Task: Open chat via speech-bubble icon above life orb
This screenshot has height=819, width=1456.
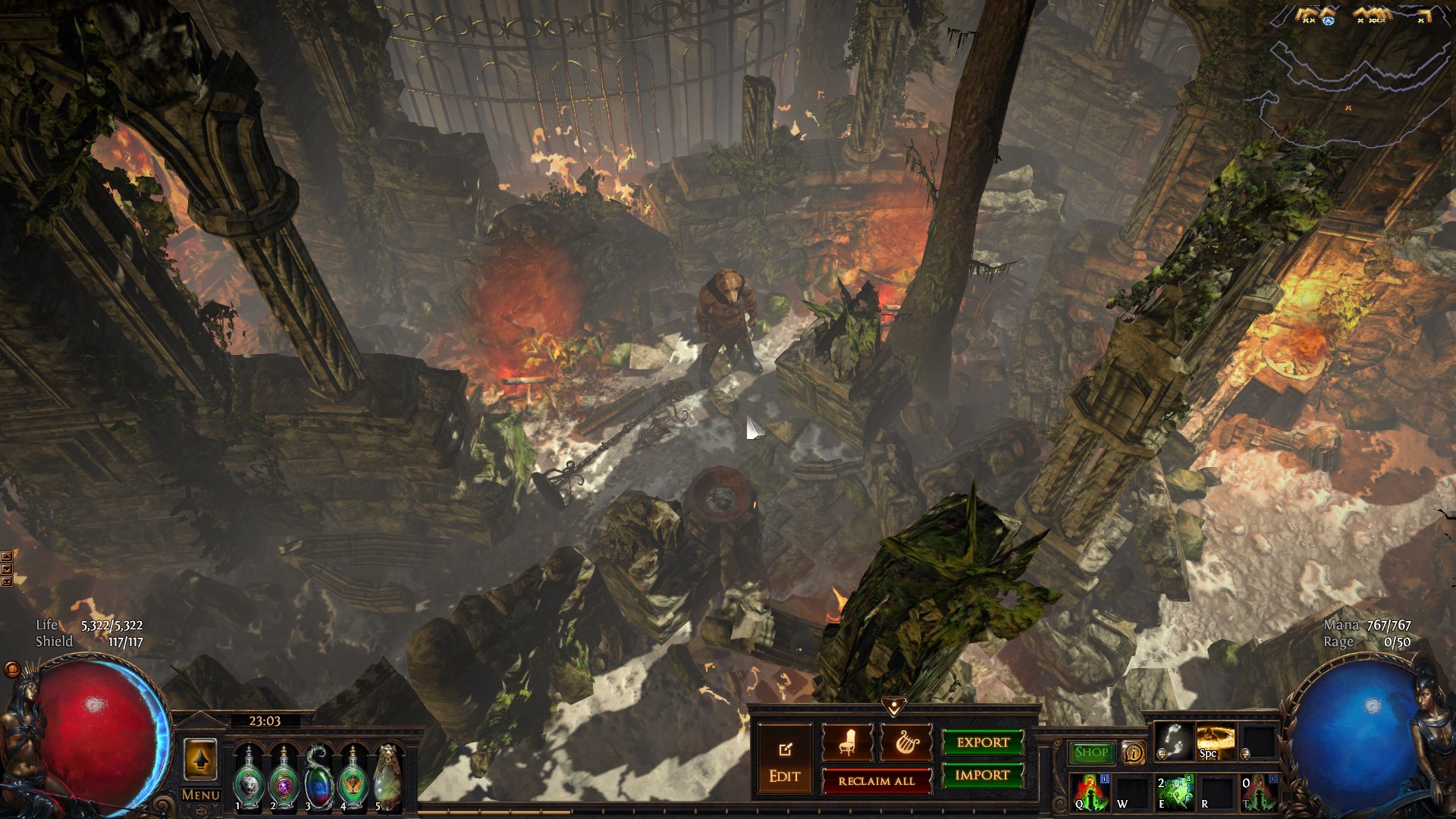Action: [x=12, y=670]
